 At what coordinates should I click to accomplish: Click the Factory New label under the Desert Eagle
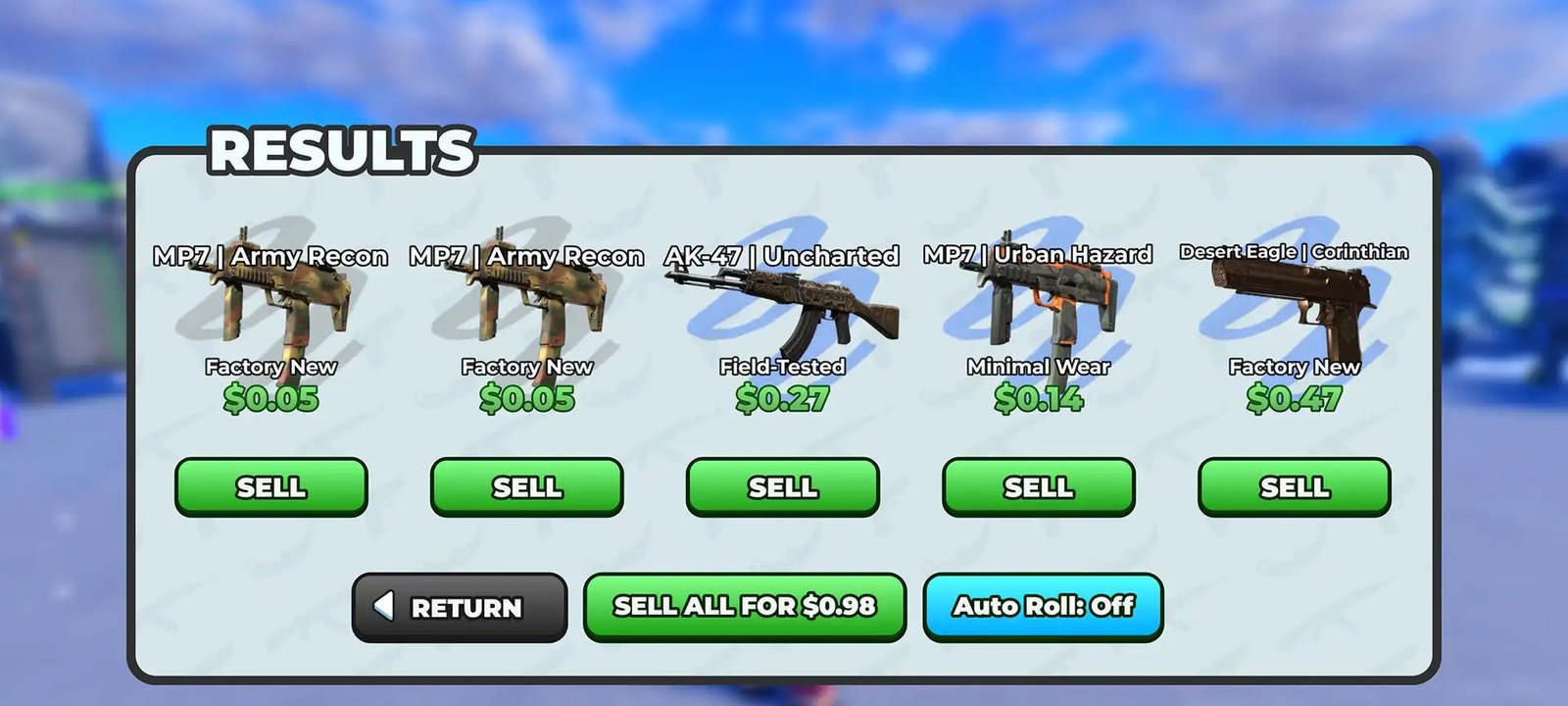(1296, 367)
